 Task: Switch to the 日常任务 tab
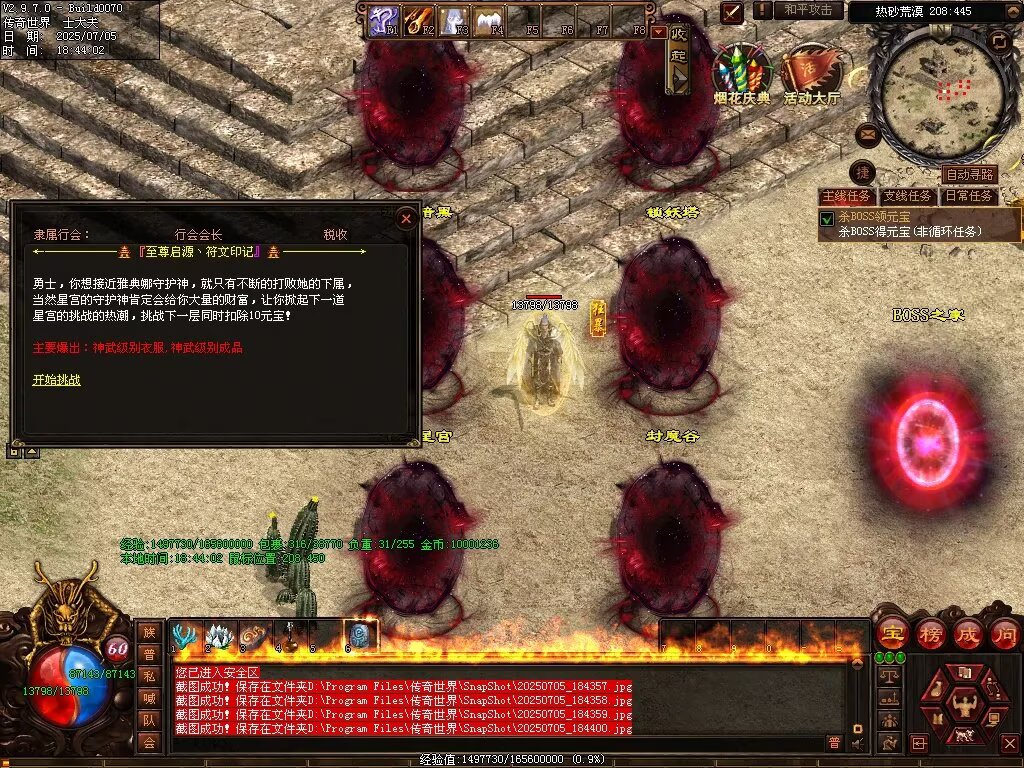tap(969, 196)
